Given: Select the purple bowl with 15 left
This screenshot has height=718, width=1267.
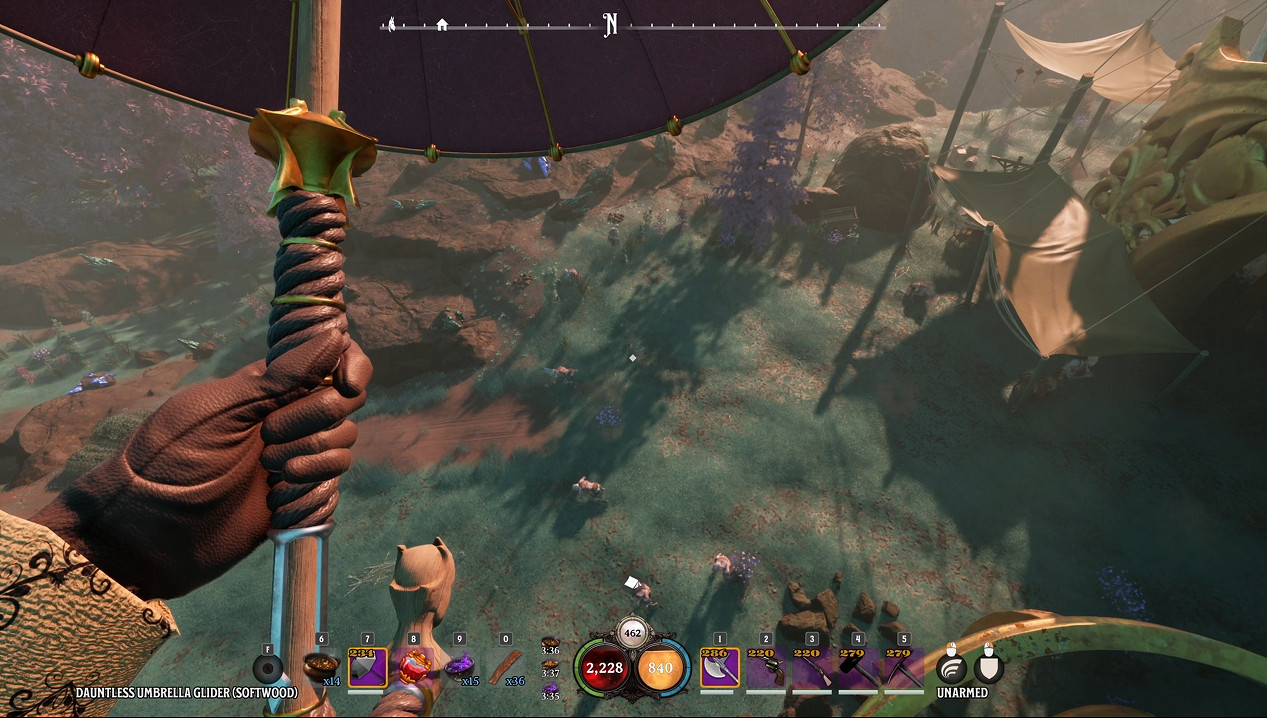Looking at the screenshot, I should pos(460,667).
